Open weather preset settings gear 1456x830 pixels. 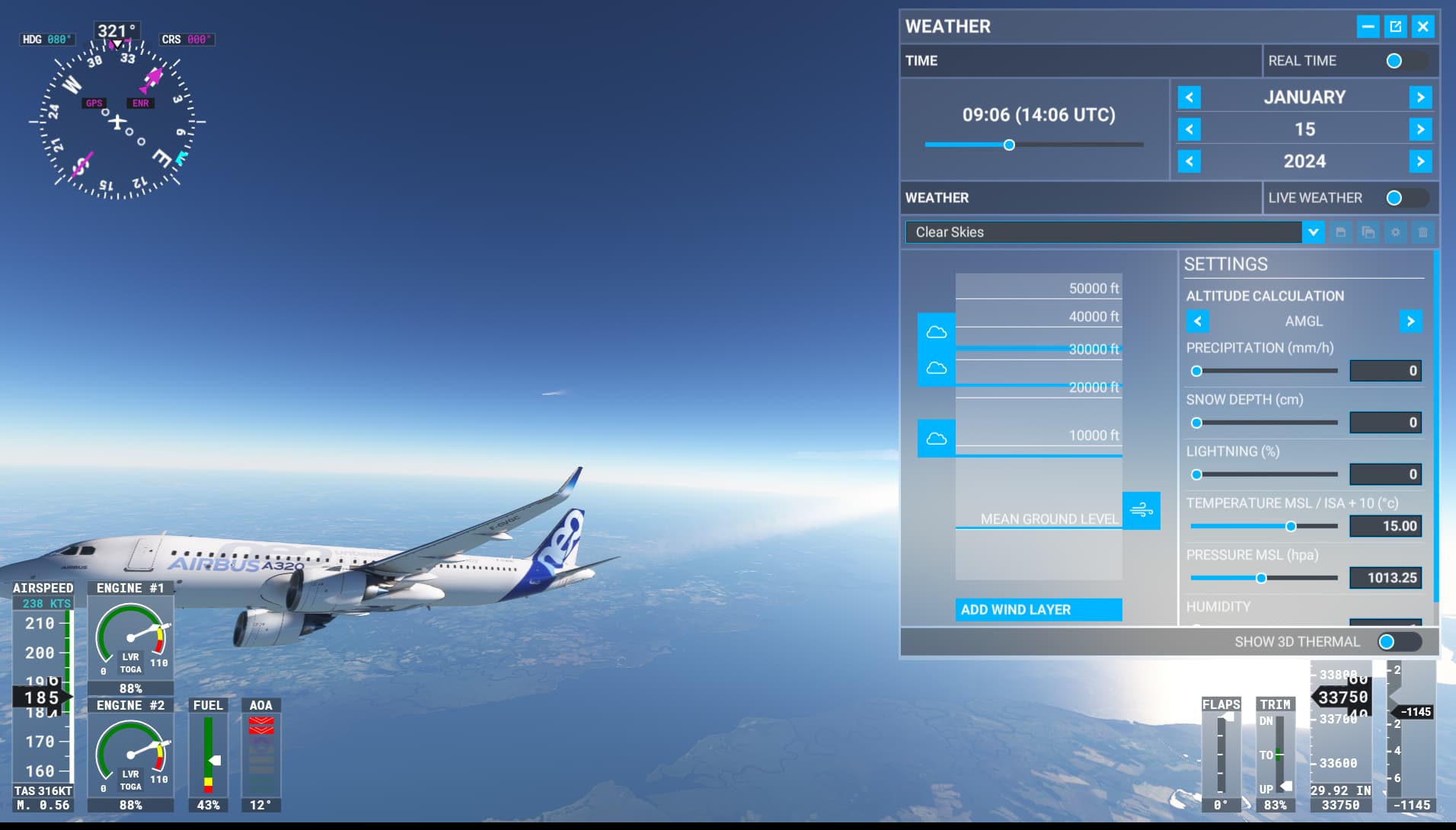coord(1395,232)
